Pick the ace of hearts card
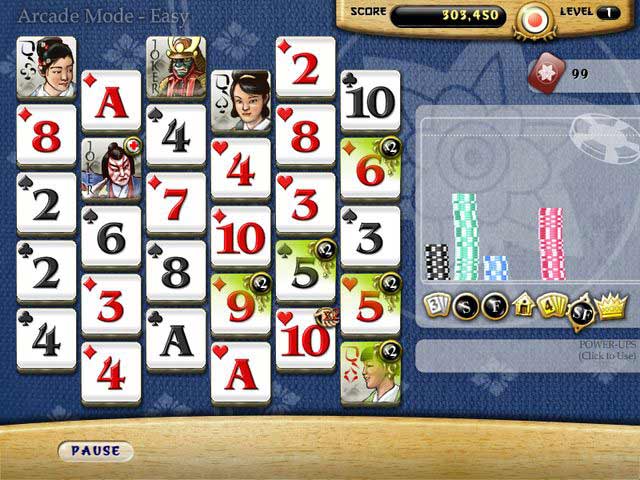This screenshot has width=640, height=480. click(241, 373)
